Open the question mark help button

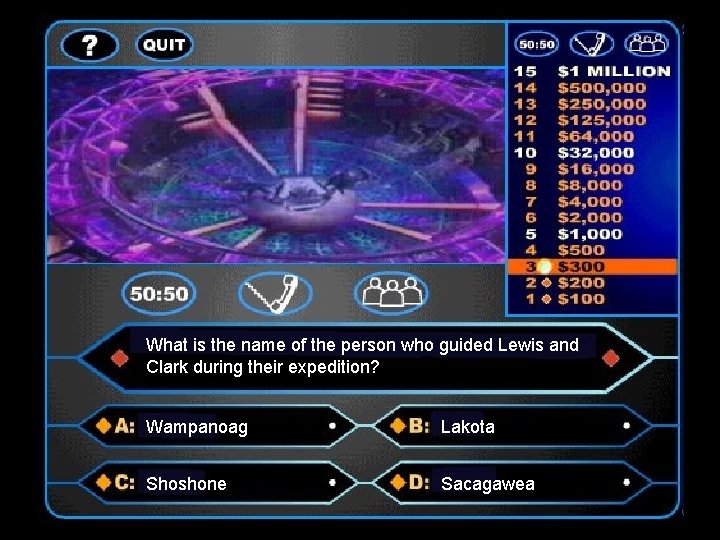click(89, 45)
